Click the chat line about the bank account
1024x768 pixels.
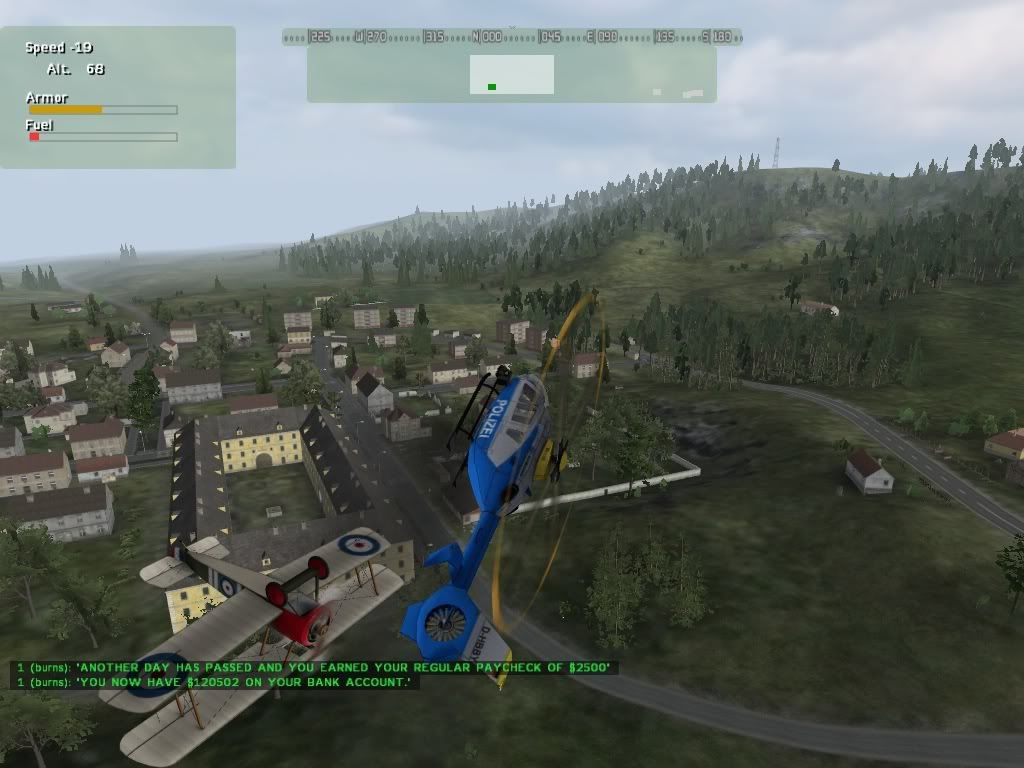[x=215, y=682]
